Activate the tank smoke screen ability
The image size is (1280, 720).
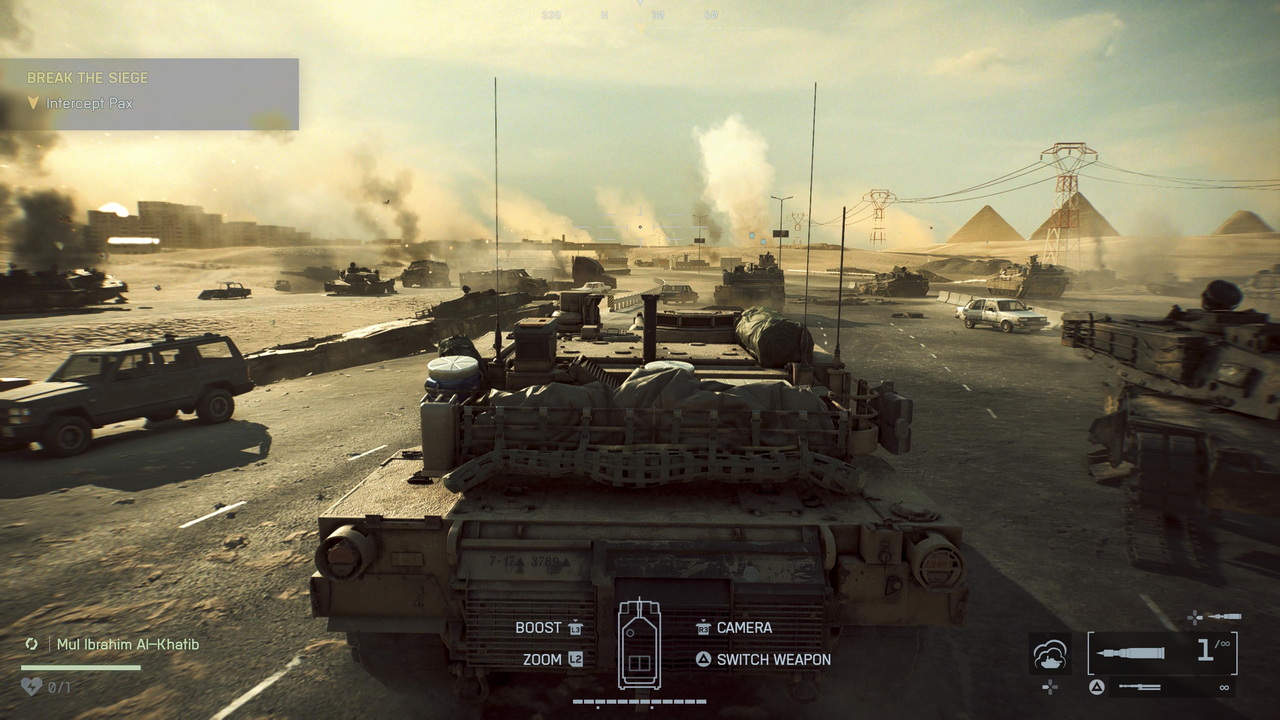(1050, 654)
